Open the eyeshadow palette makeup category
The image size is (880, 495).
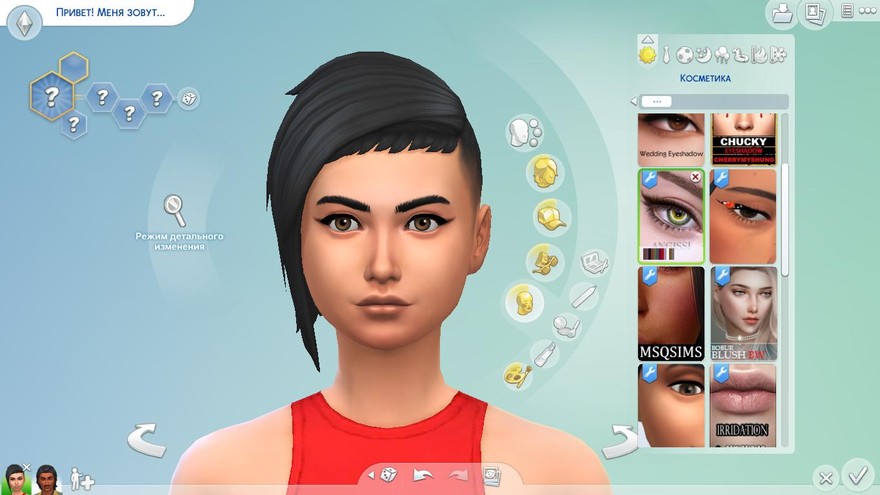594,262
